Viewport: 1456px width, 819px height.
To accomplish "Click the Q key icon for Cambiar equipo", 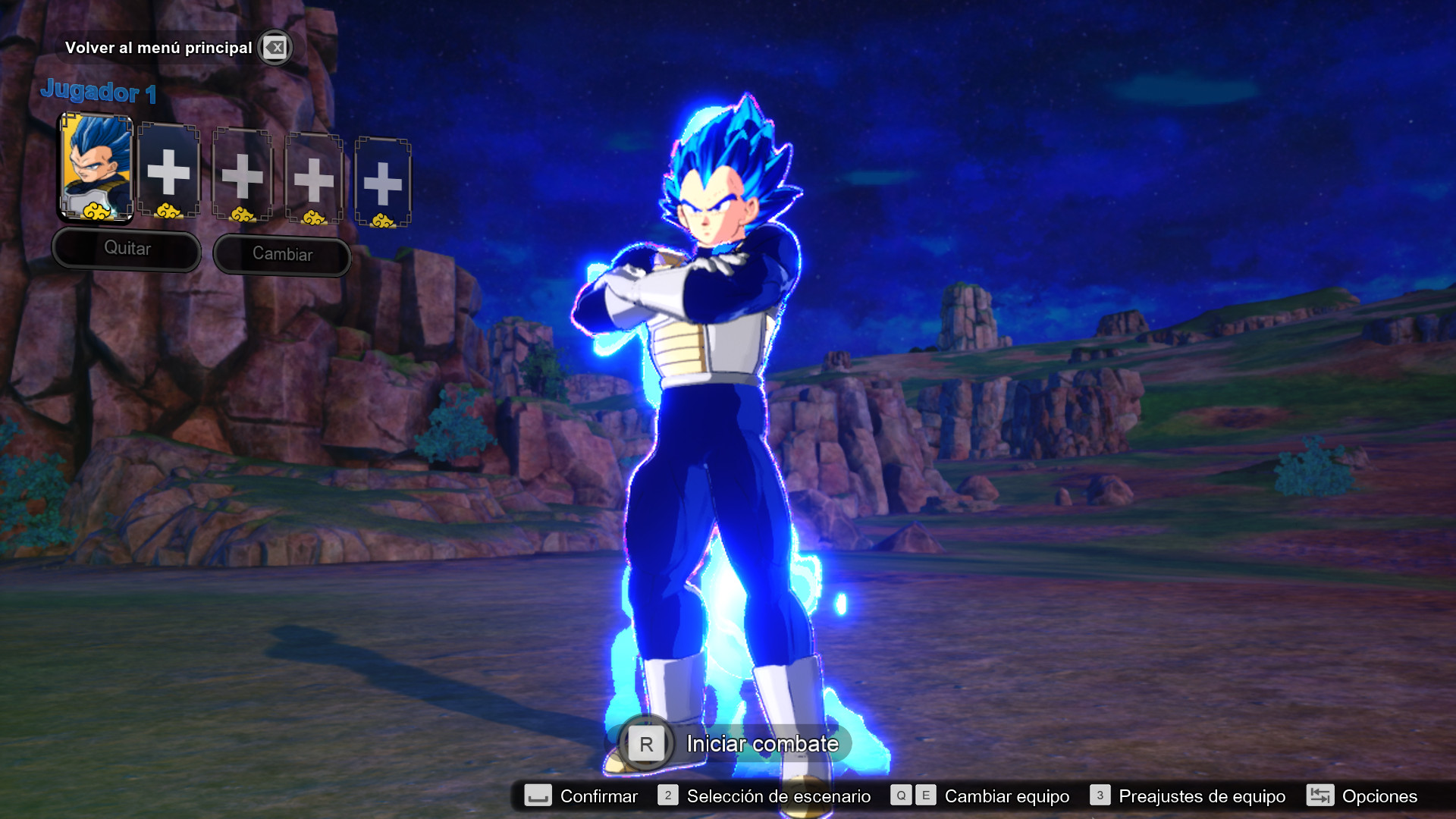I will (901, 796).
